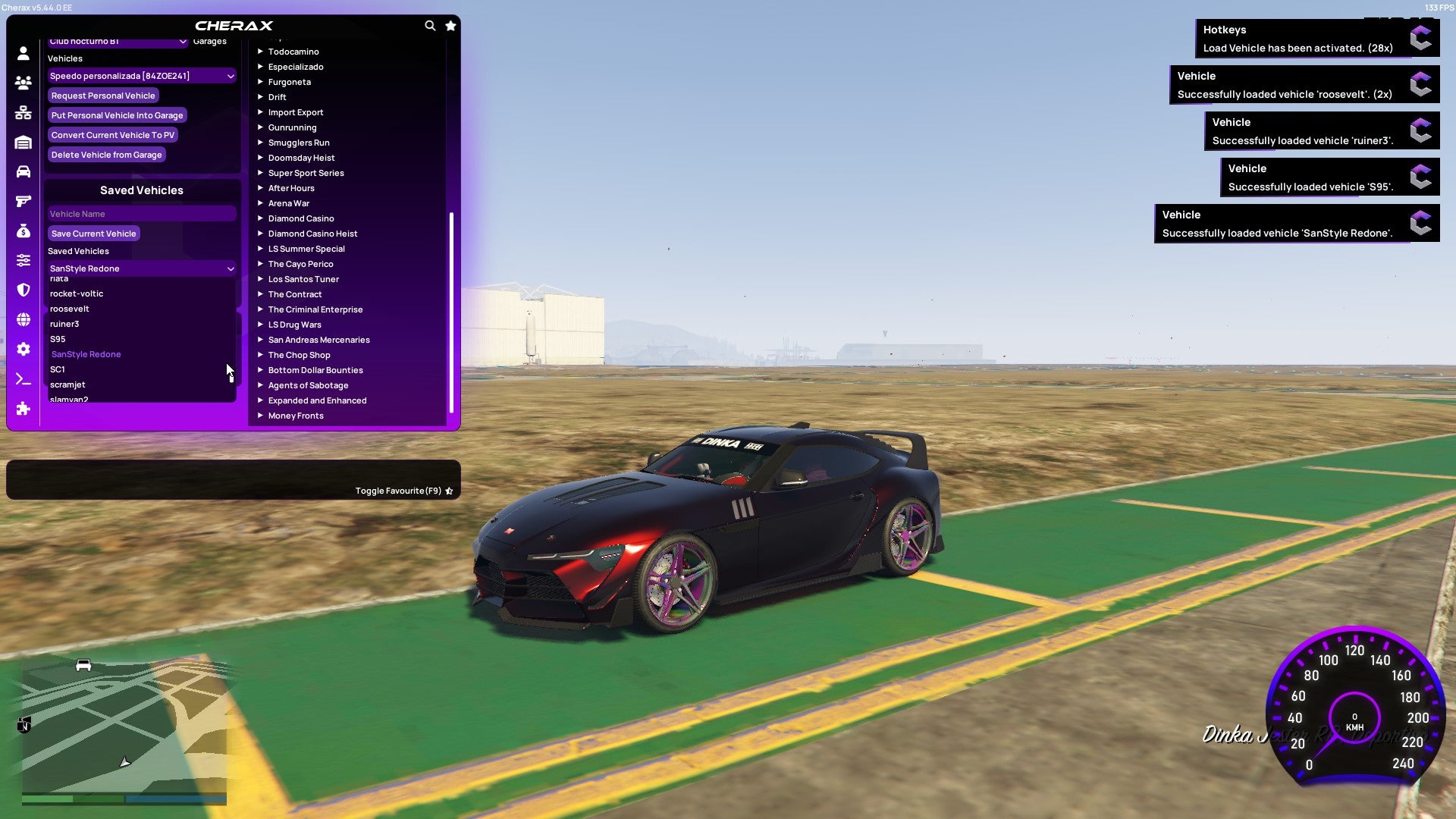Click the Save Current Vehicle button
The image size is (1456, 819).
tap(93, 234)
